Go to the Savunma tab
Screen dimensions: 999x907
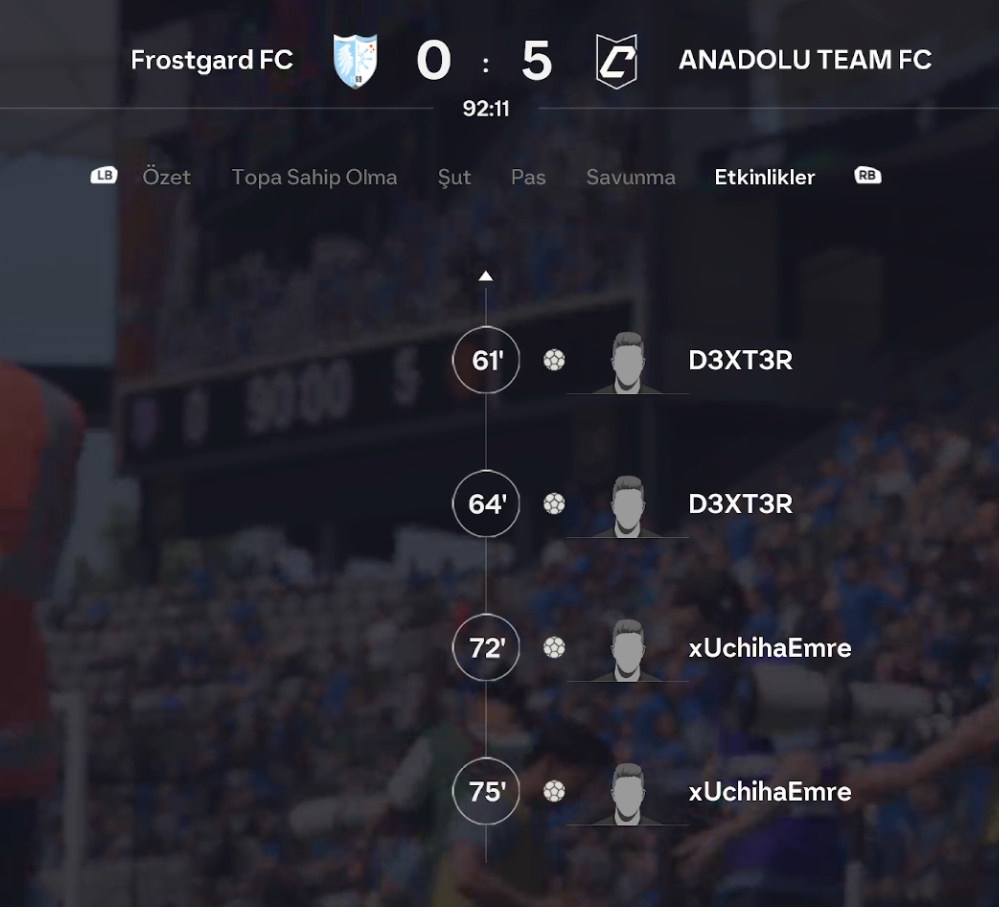[630, 177]
